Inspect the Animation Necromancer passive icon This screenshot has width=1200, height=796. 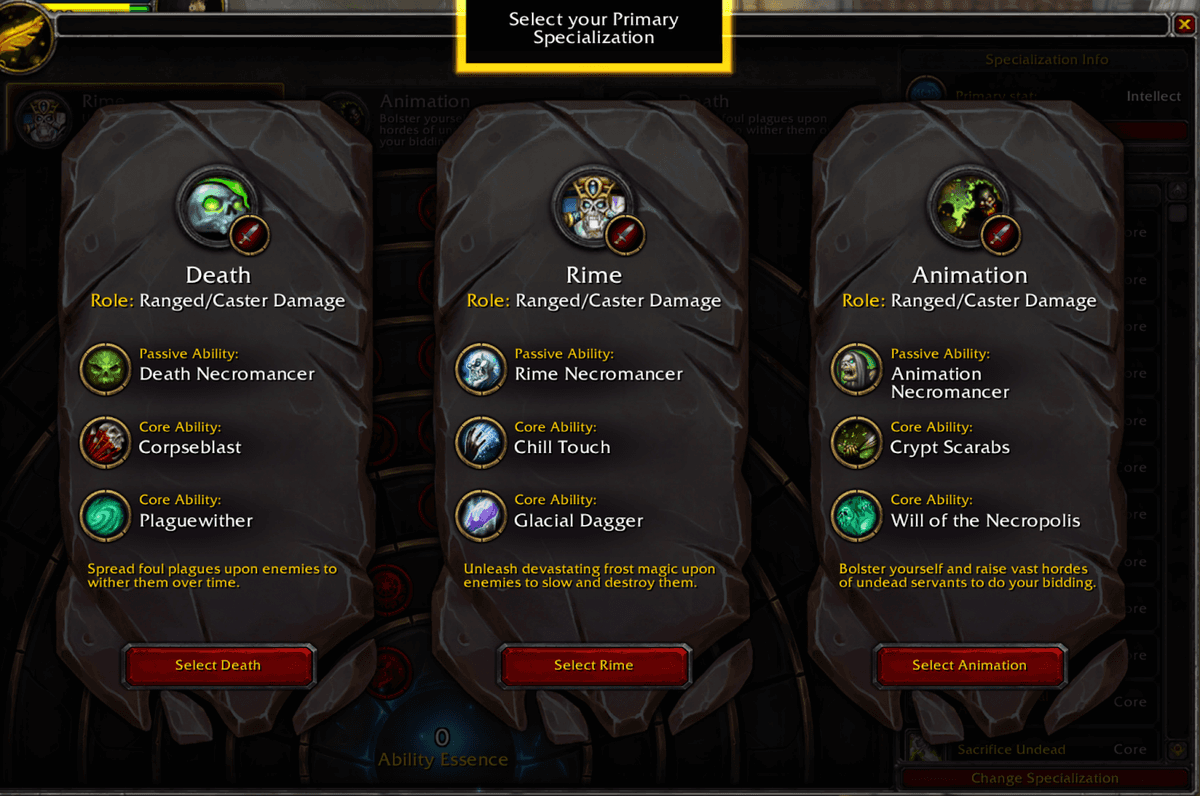pyautogui.click(x=857, y=368)
